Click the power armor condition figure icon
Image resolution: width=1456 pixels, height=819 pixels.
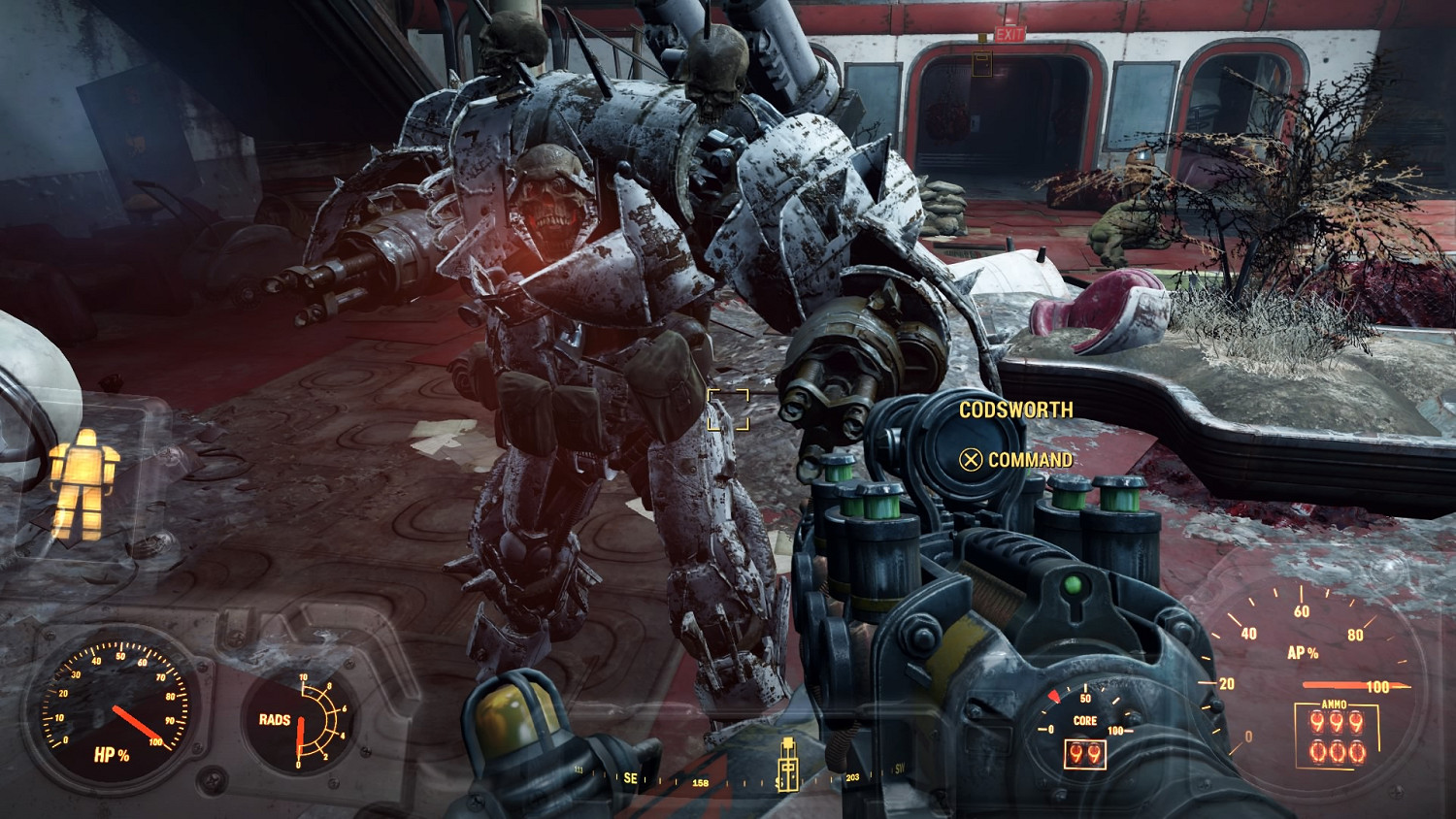(83, 483)
